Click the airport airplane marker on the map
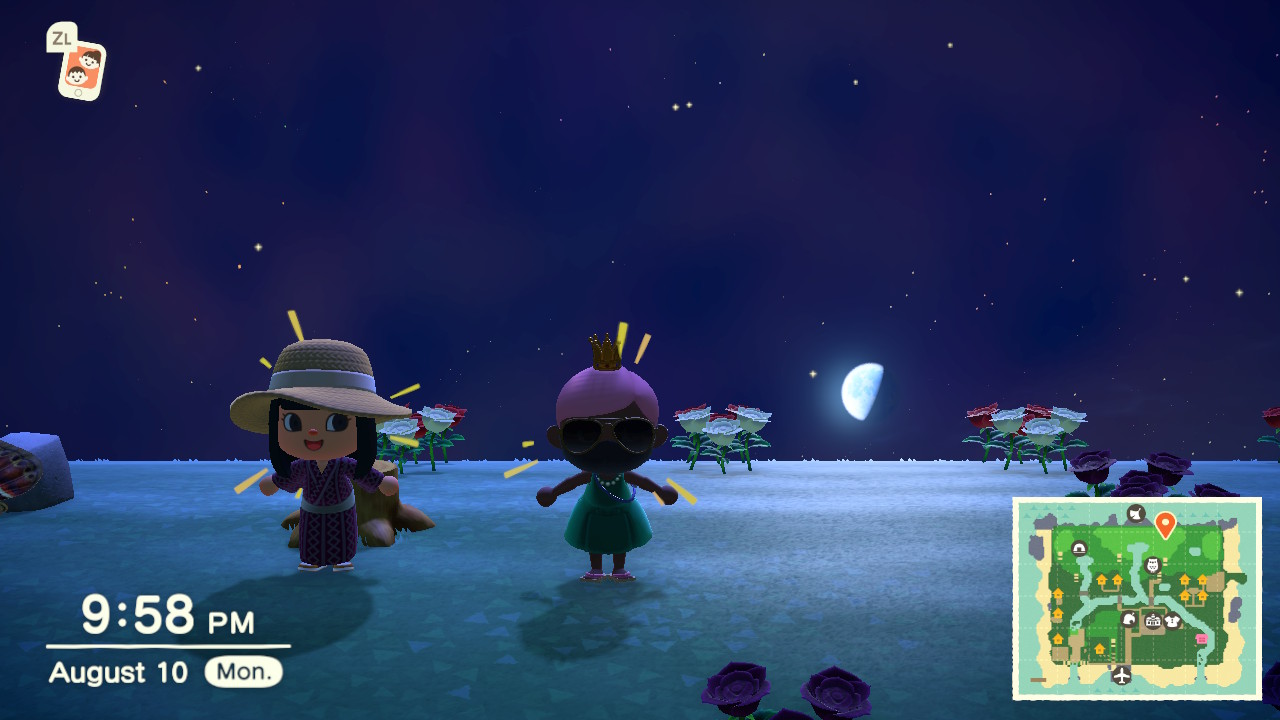This screenshot has height=720, width=1280. (x=1122, y=675)
